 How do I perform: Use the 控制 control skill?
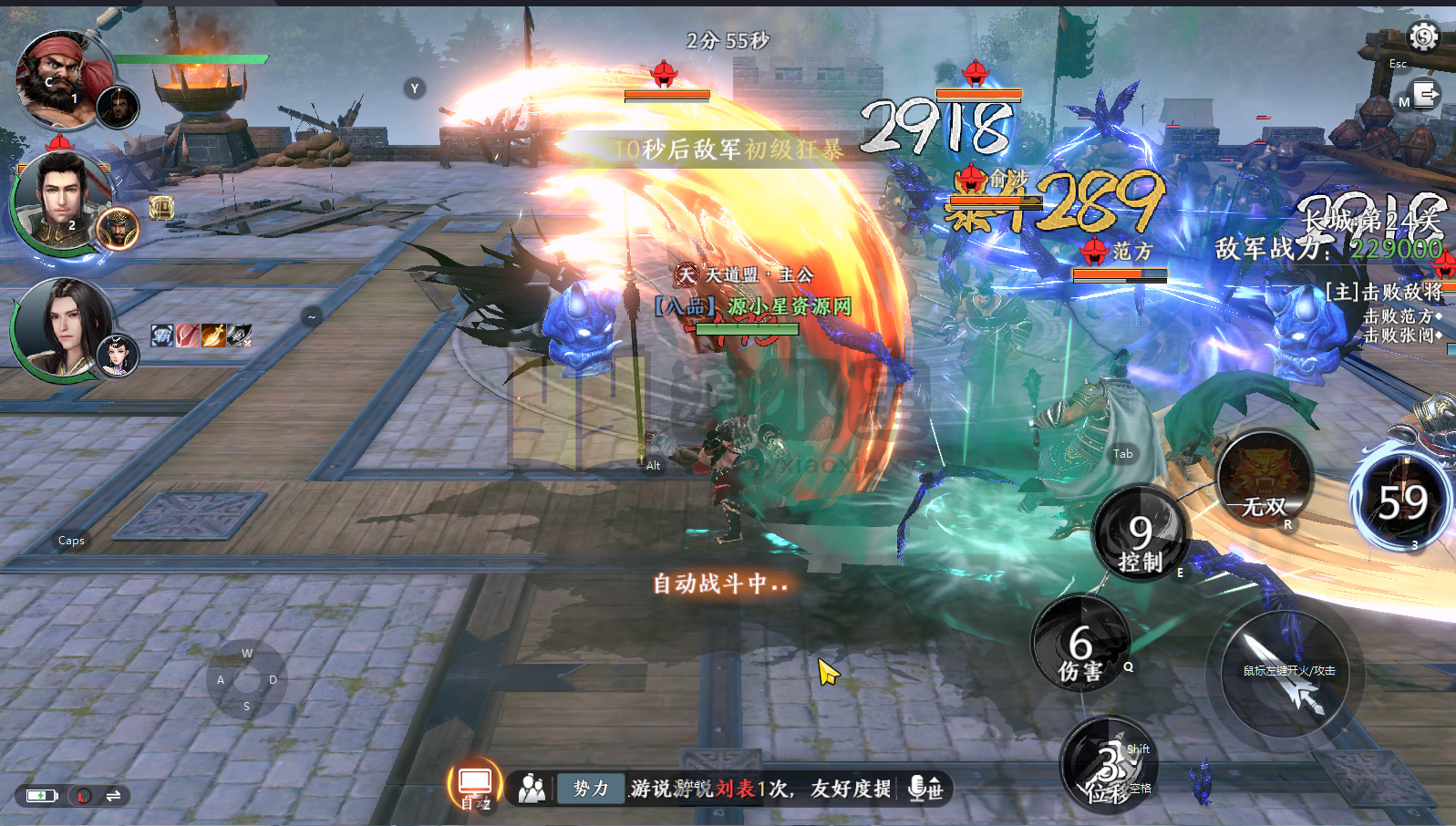coord(1141,538)
